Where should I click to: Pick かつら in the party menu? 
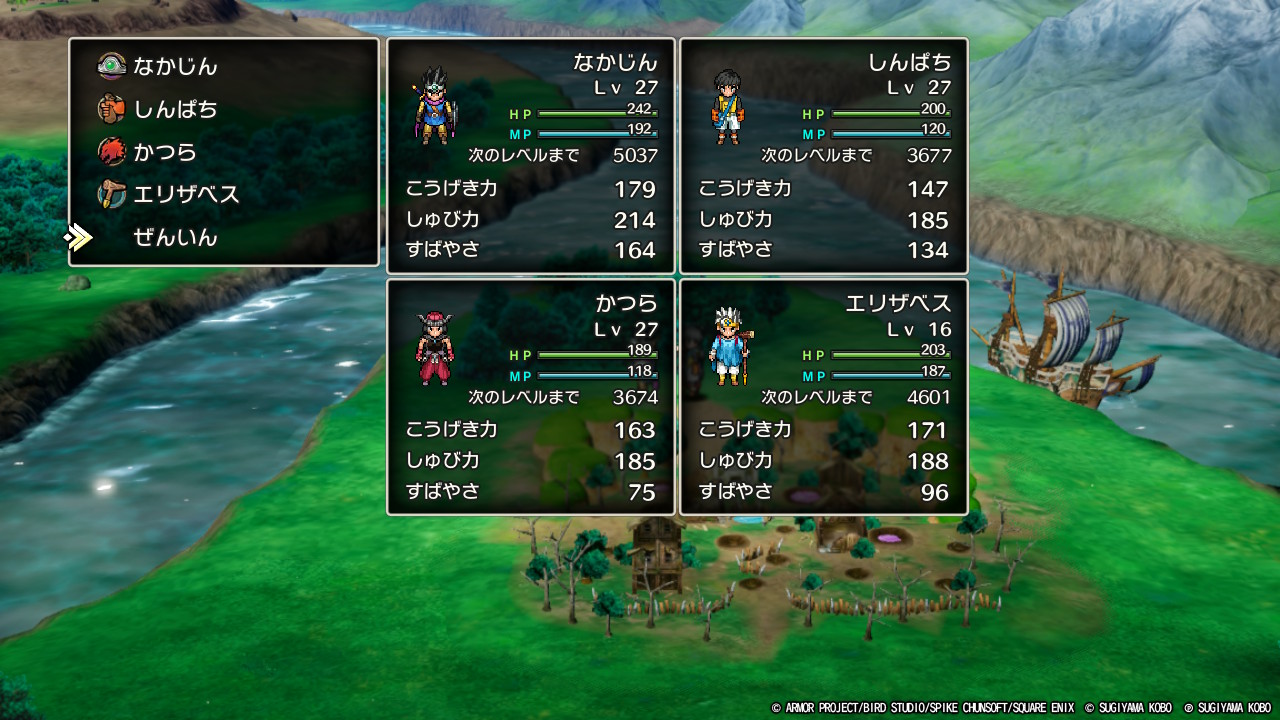tap(165, 152)
